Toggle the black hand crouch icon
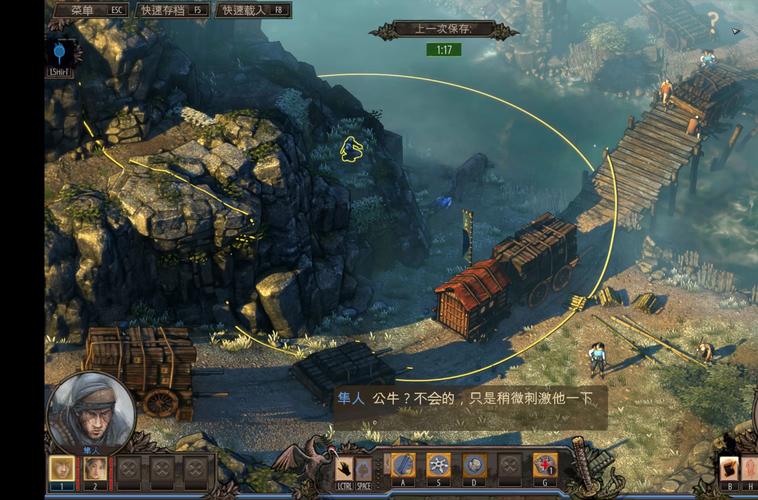The width and height of the screenshot is (758, 500). point(344,467)
